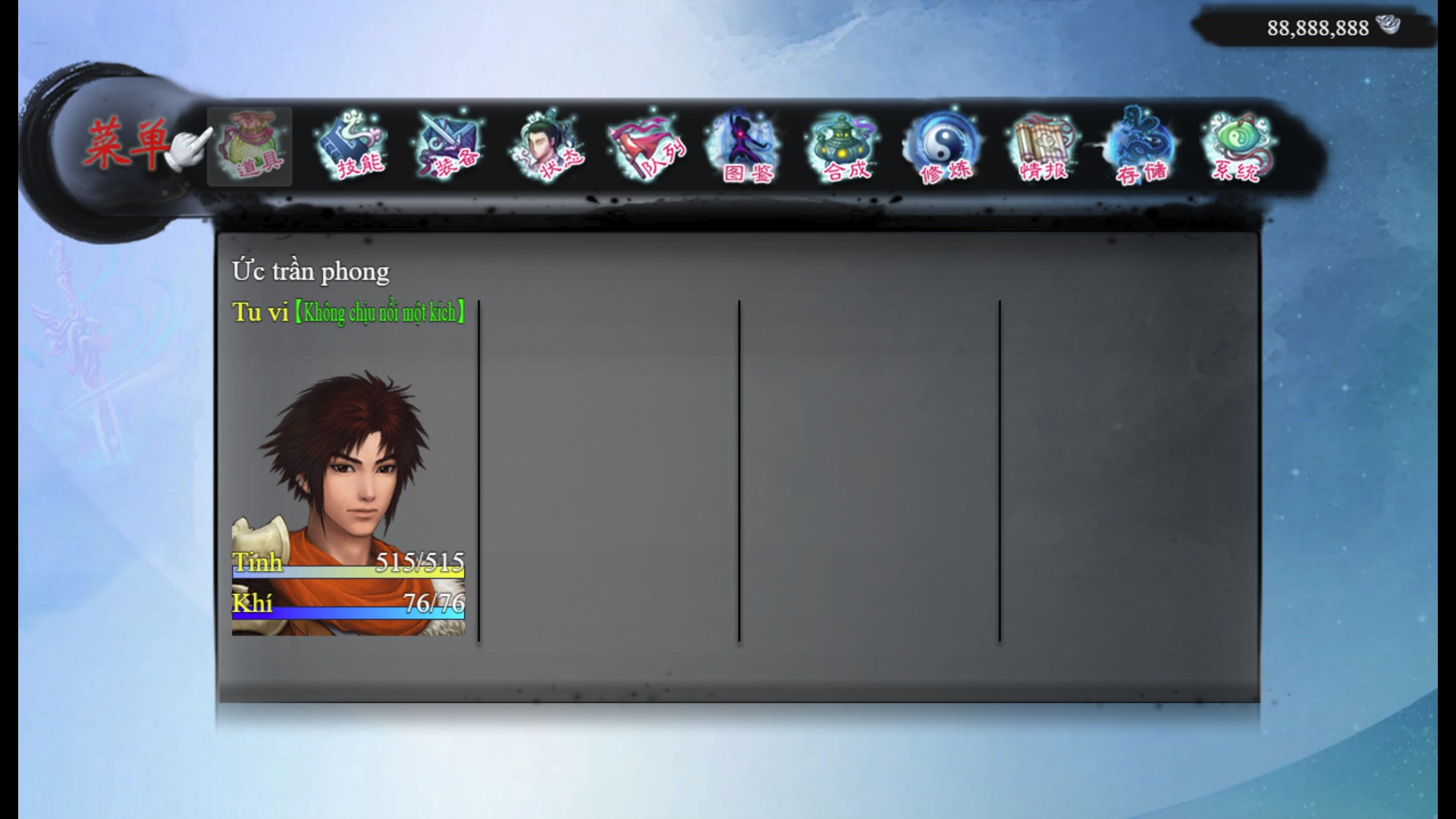This screenshot has height=819, width=1456.
Task: Click the name Ức trần phong
Action: click(x=310, y=271)
